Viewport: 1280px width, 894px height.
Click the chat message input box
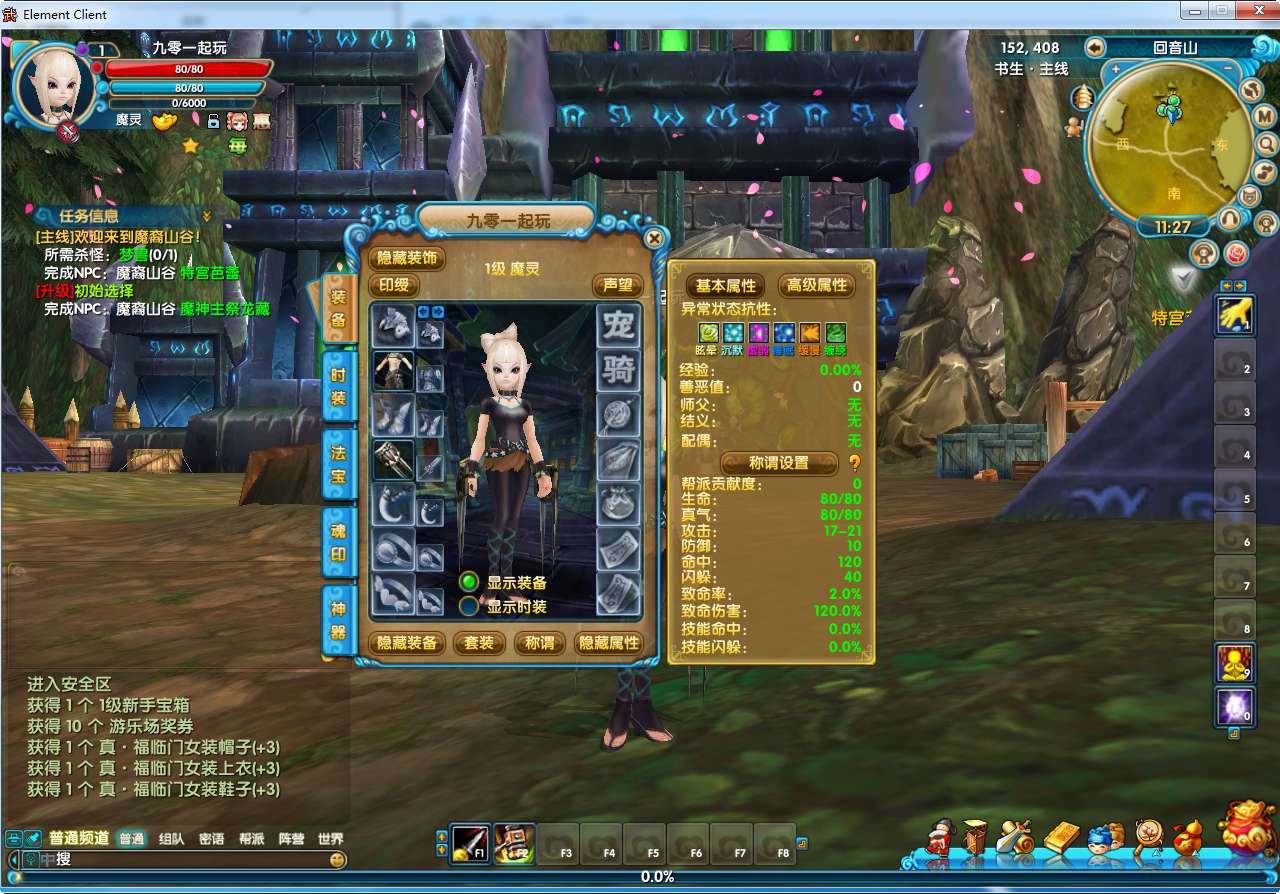(x=190, y=859)
